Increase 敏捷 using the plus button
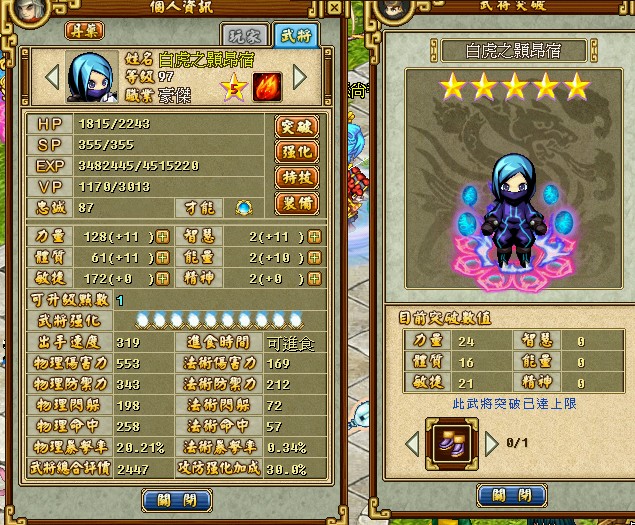635x525 pixels. click(x=162, y=278)
